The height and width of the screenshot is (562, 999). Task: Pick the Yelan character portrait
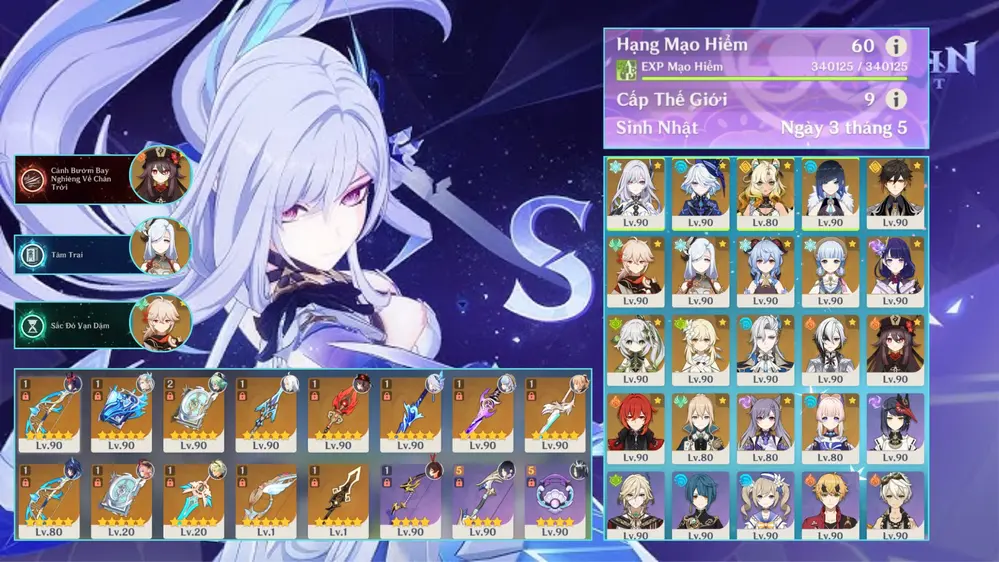[829, 188]
